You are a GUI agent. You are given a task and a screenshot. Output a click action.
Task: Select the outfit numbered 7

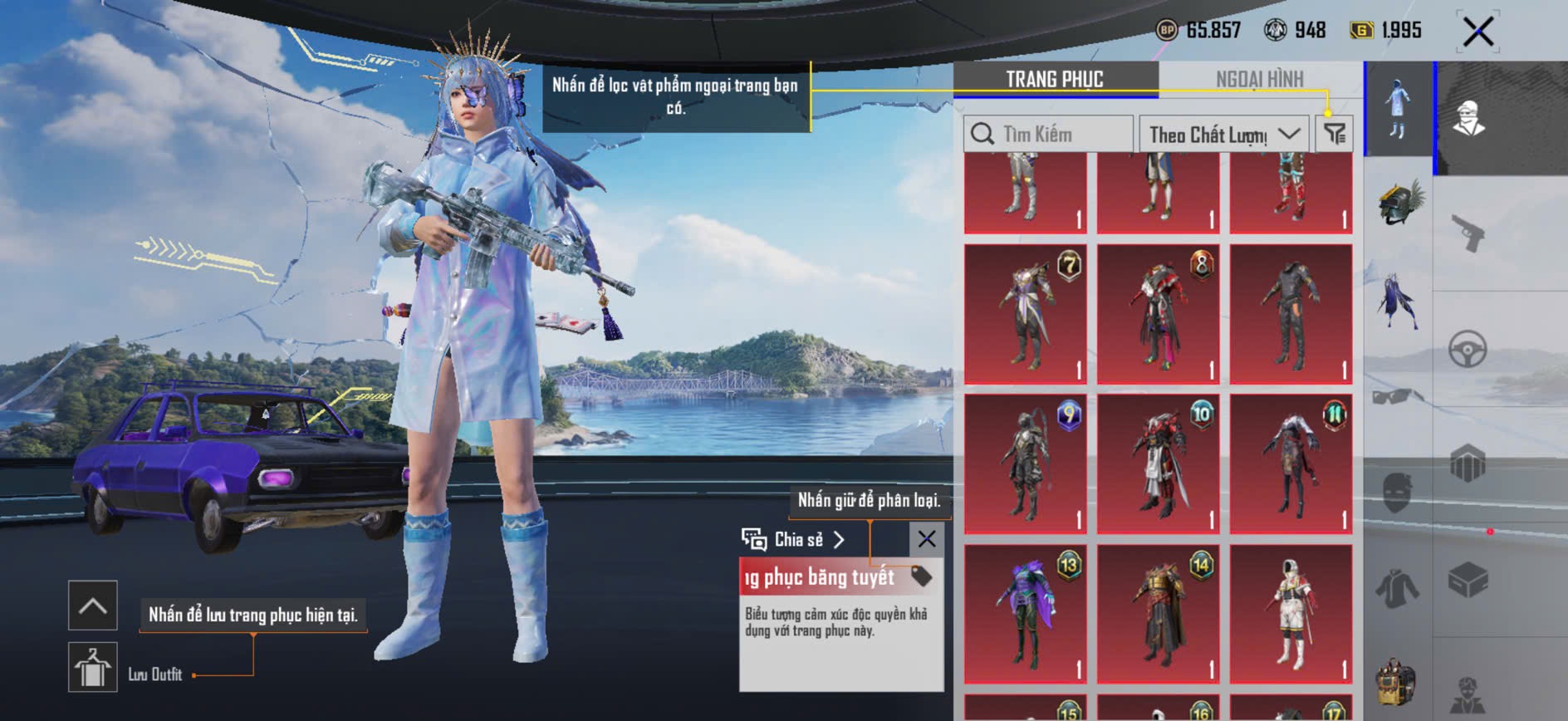click(1026, 314)
